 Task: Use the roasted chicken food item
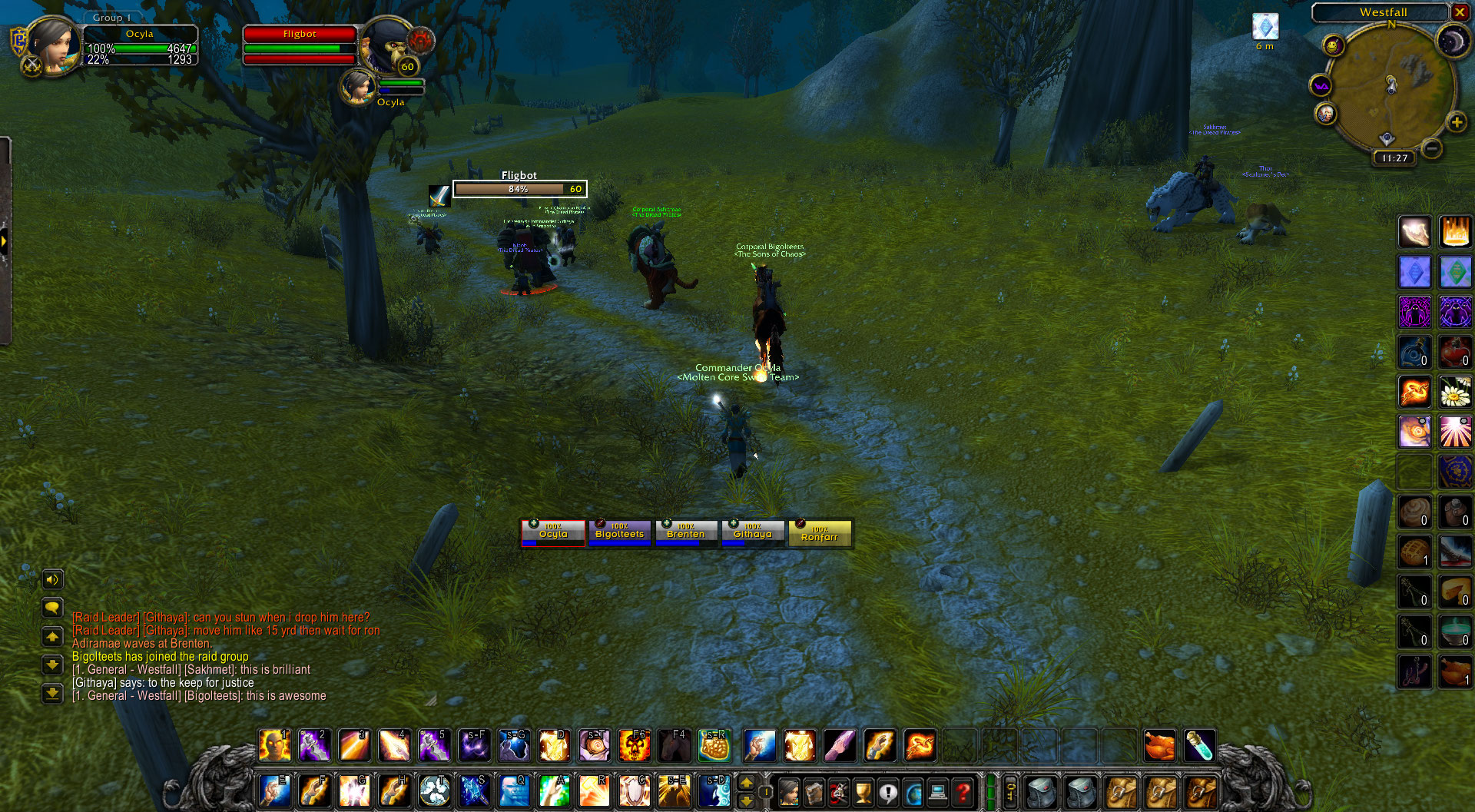click(1159, 745)
